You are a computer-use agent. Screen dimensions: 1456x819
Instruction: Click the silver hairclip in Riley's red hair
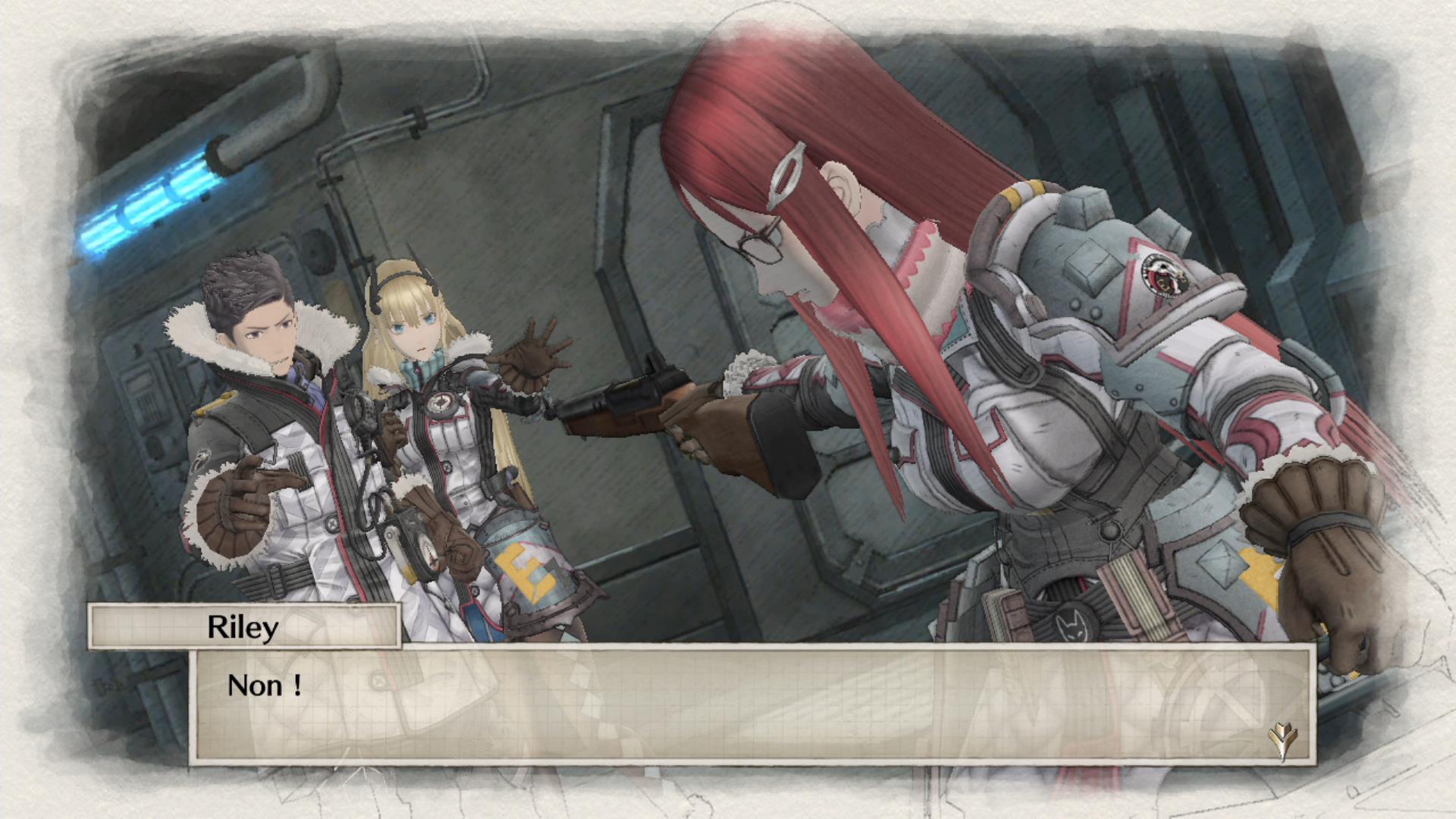click(x=785, y=176)
